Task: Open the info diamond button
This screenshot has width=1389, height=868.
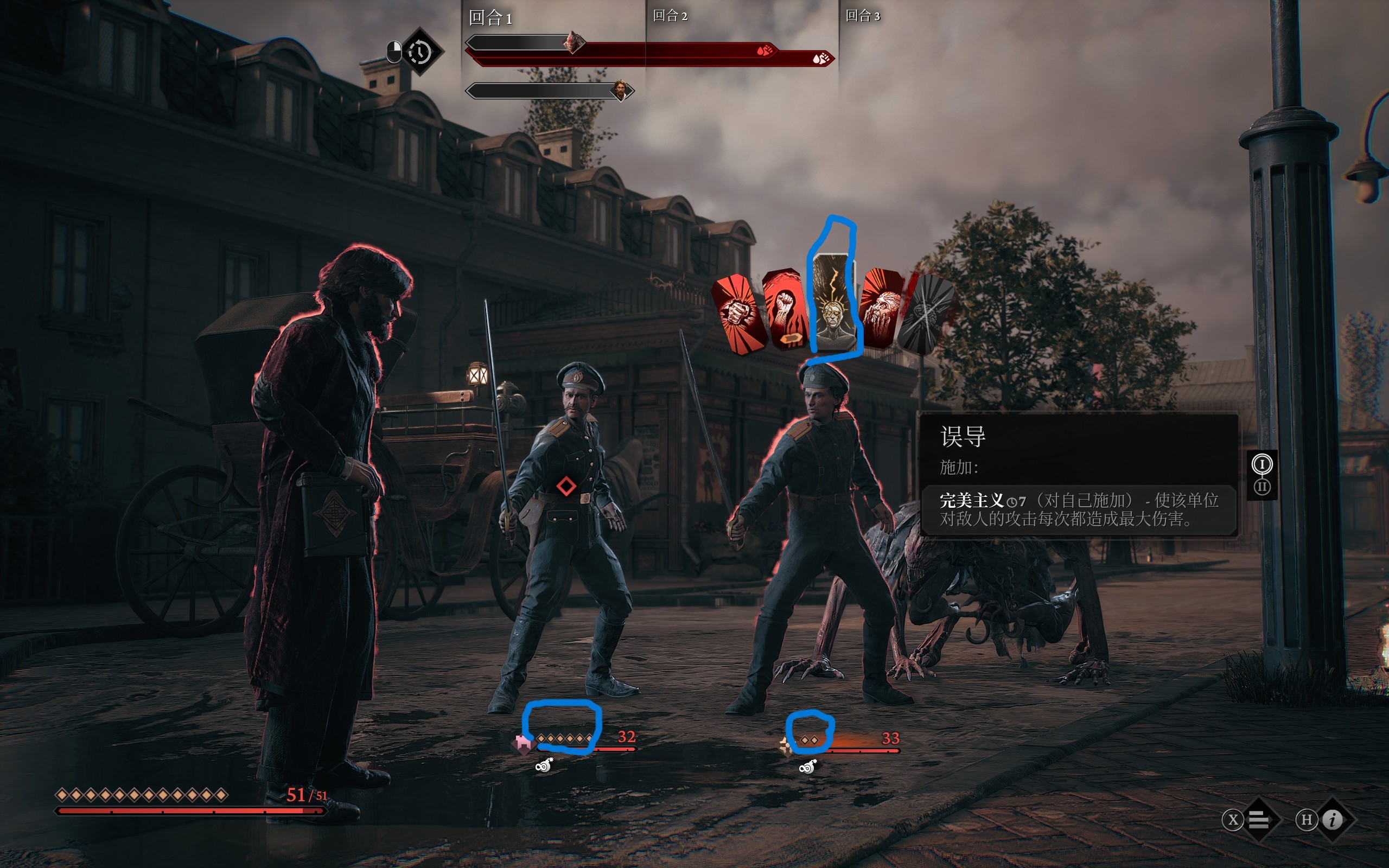Action: coord(1333,820)
